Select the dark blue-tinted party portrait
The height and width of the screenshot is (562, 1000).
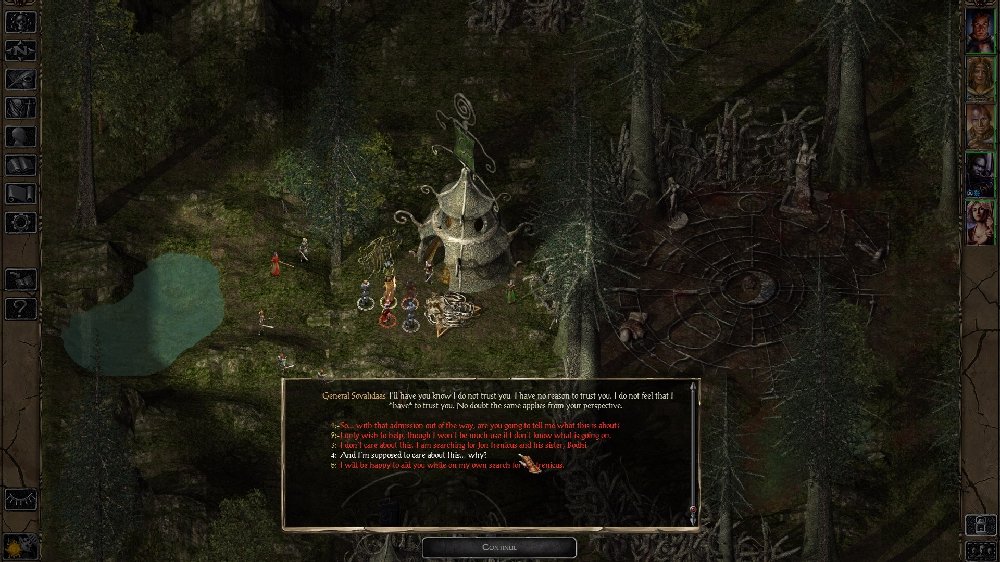click(x=979, y=172)
